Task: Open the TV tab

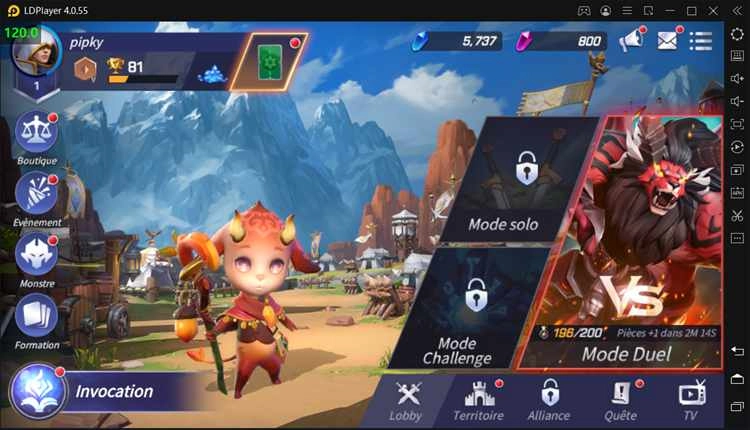Action: pyautogui.click(x=691, y=398)
